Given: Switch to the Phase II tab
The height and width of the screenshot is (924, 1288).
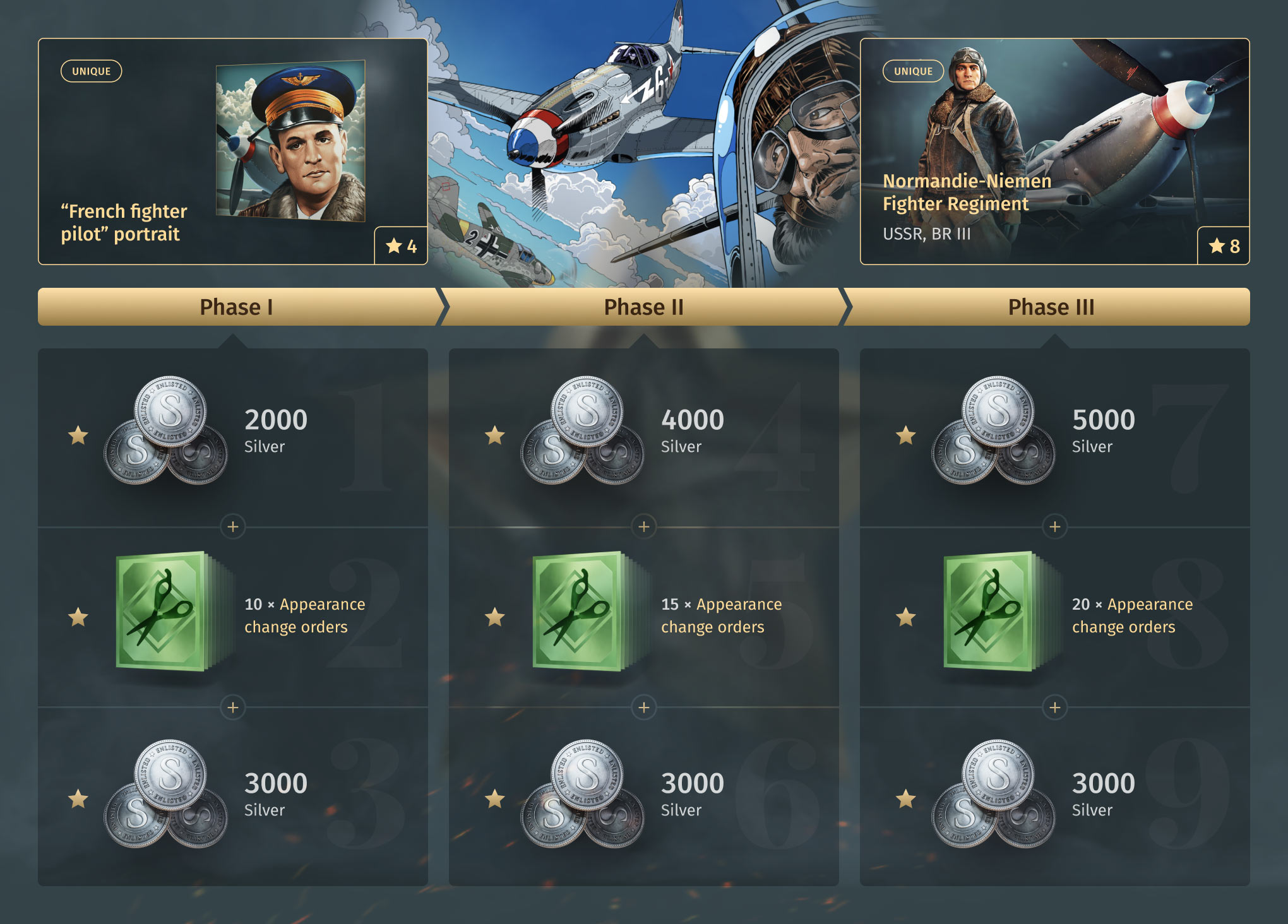Looking at the screenshot, I should point(643,307).
